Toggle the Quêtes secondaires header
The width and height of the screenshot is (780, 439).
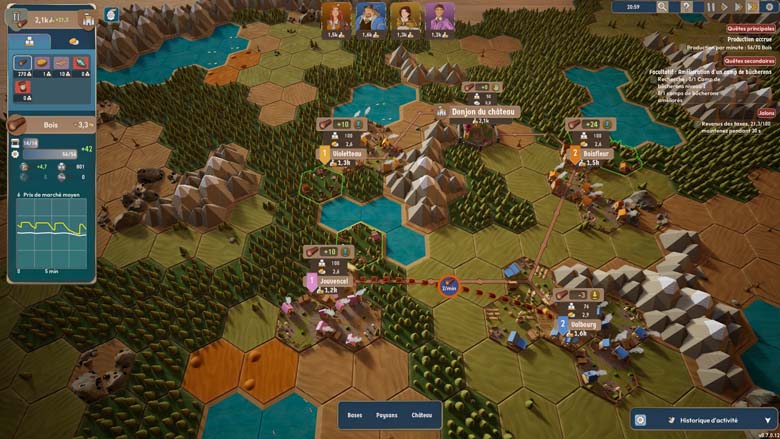pyautogui.click(x=750, y=61)
